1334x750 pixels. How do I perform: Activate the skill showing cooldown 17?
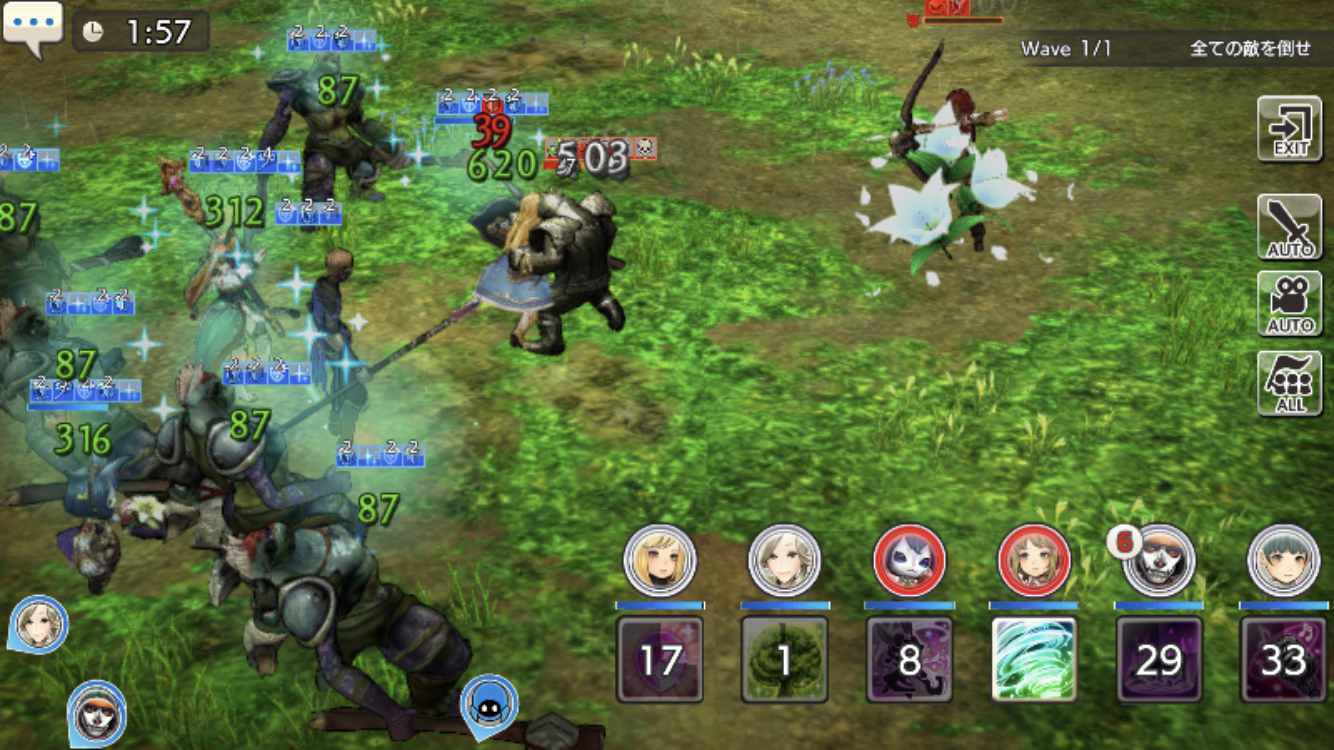[659, 659]
